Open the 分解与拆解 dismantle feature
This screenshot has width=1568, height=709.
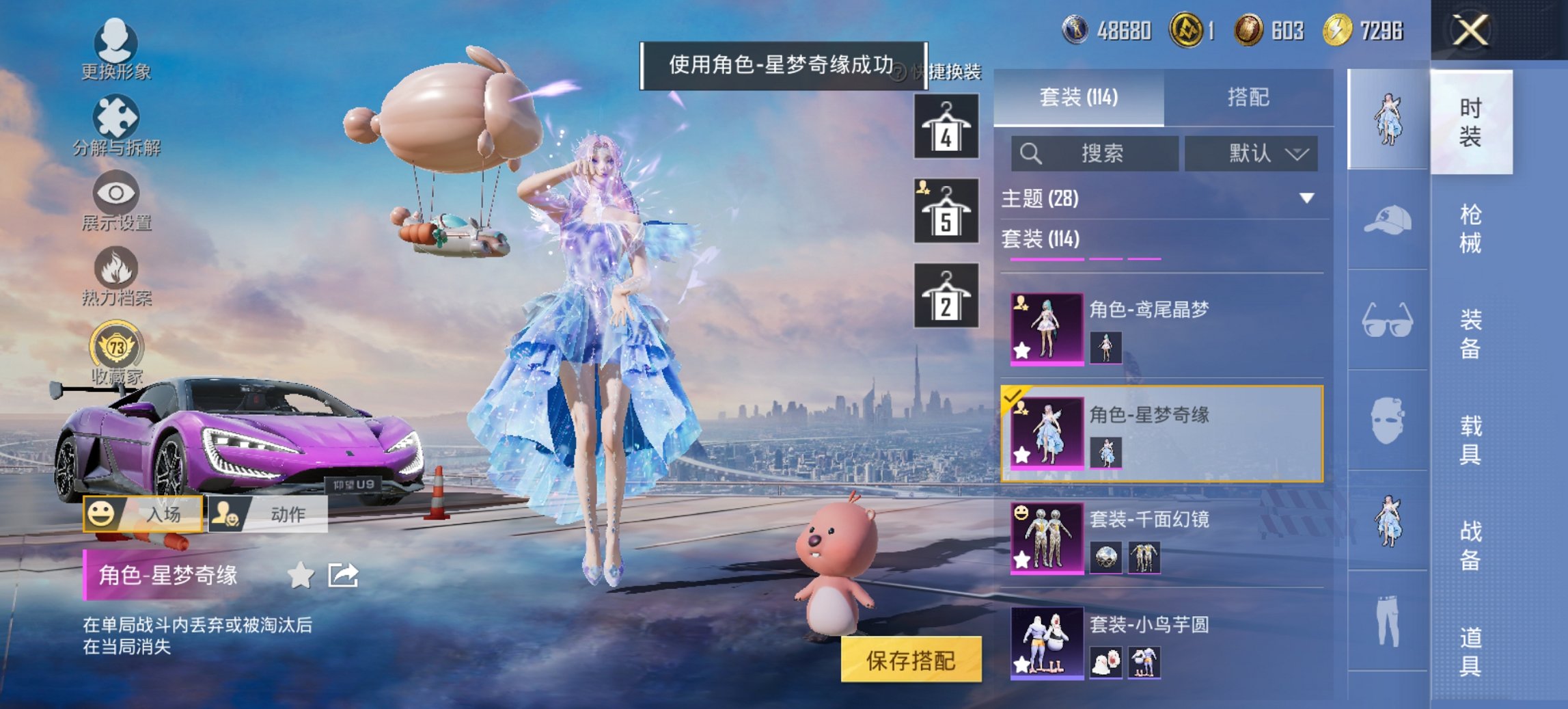[116, 123]
